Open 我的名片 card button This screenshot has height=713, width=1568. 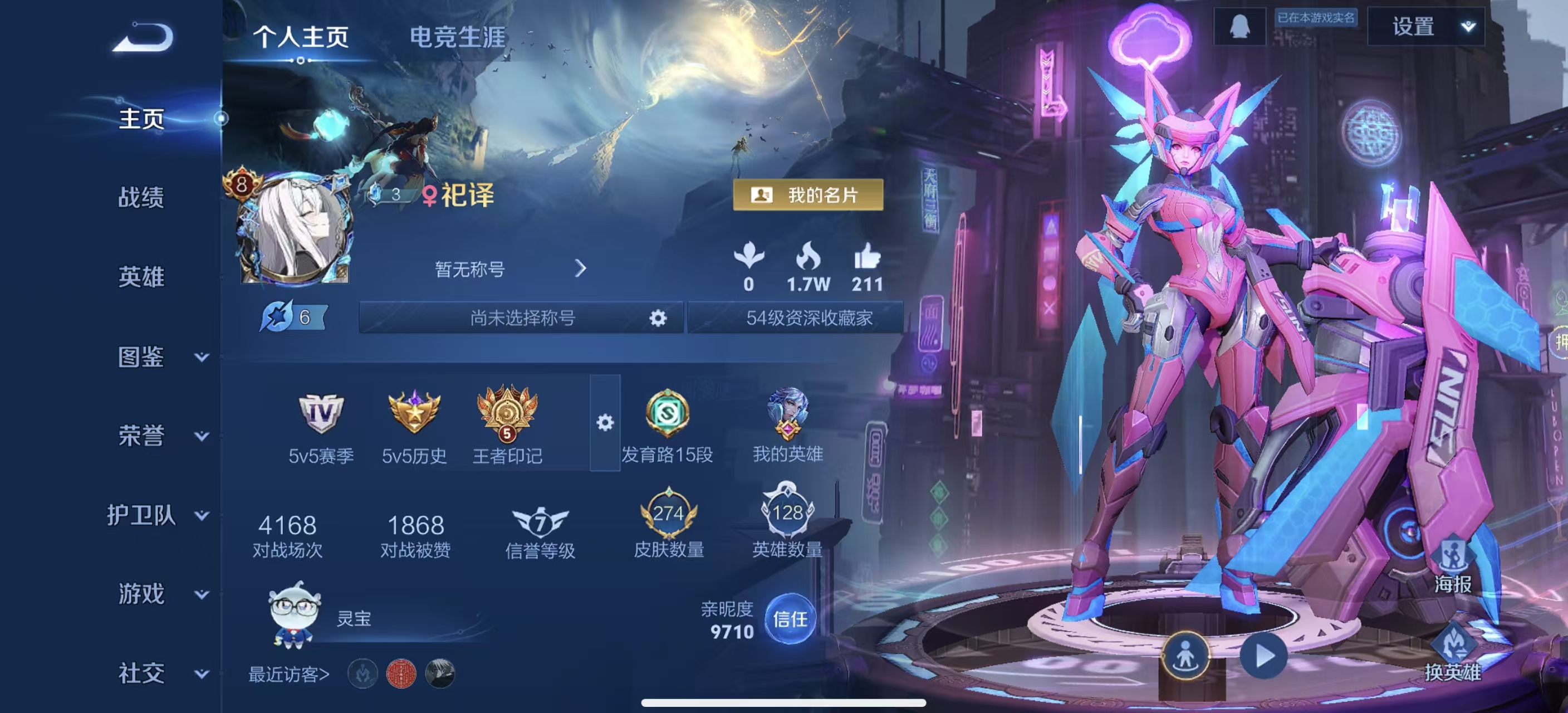(808, 195)
